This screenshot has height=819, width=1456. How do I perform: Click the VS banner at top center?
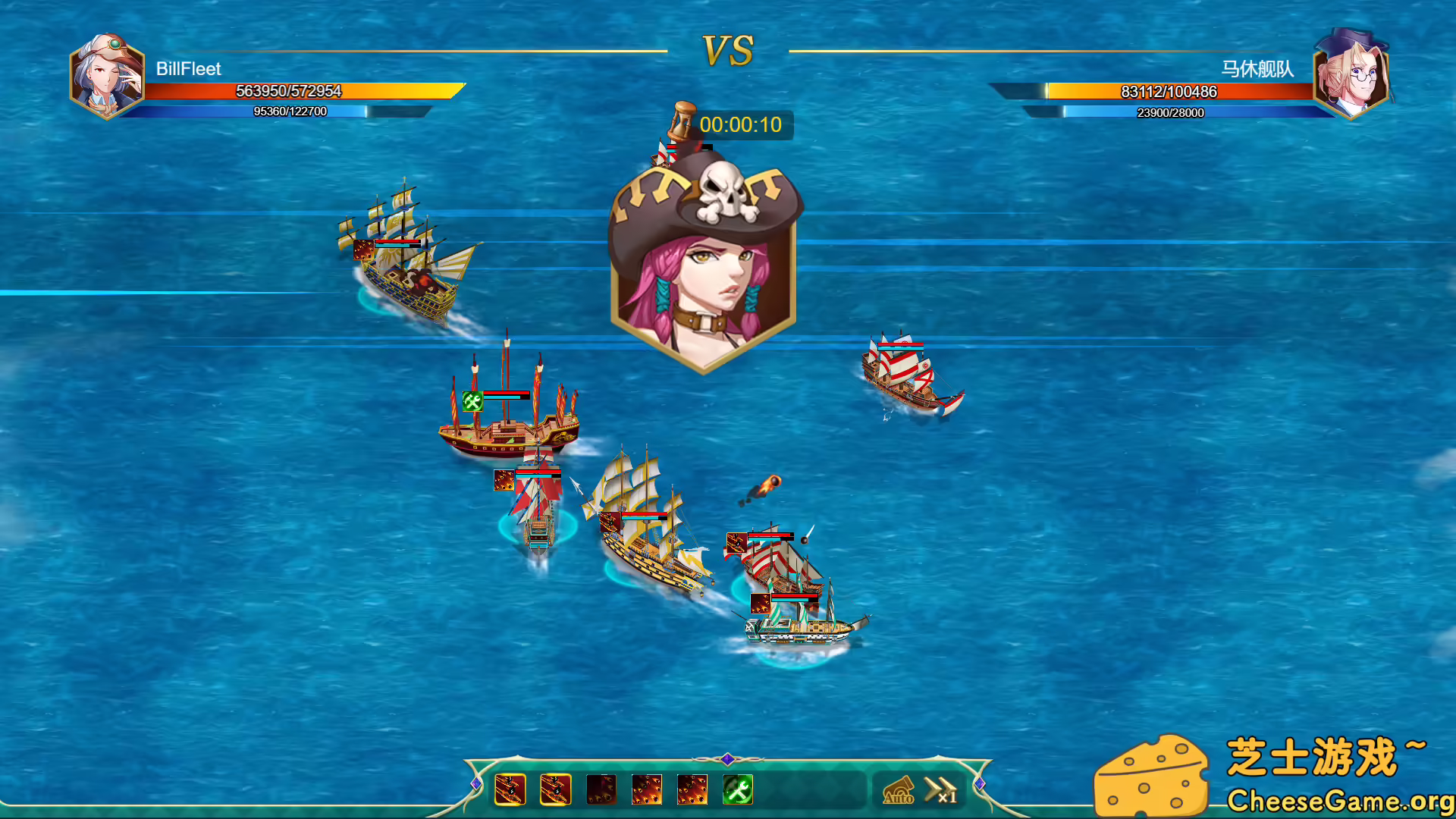[x=728, y=52]
